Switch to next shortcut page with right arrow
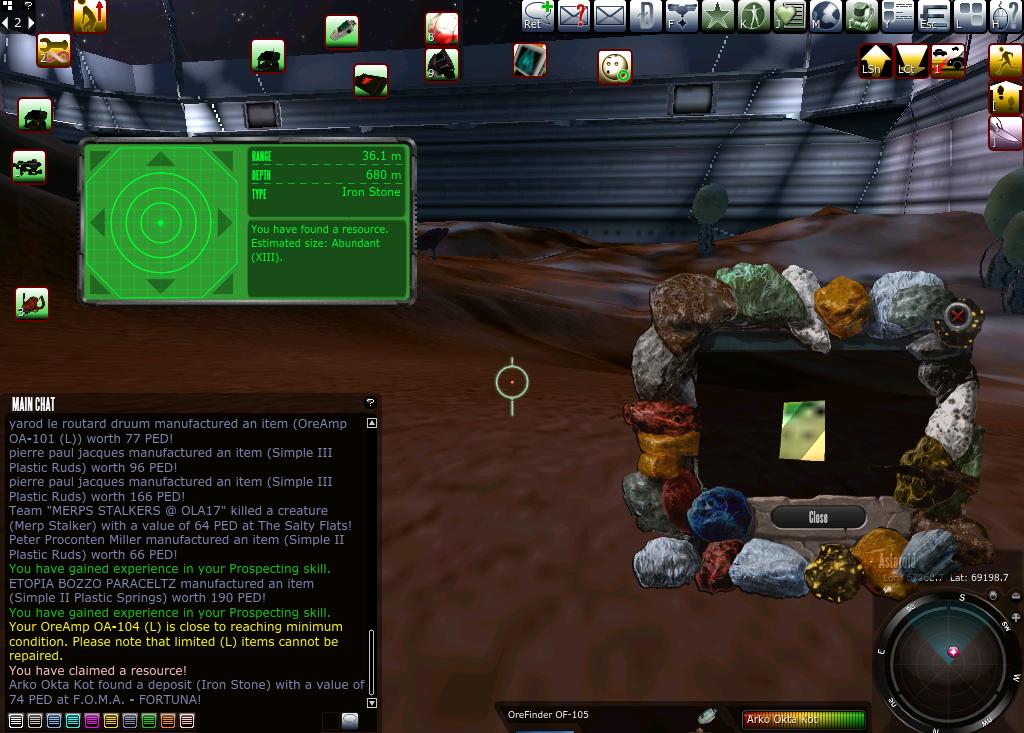Screen dimensions: 1024x733 point(29,22)
